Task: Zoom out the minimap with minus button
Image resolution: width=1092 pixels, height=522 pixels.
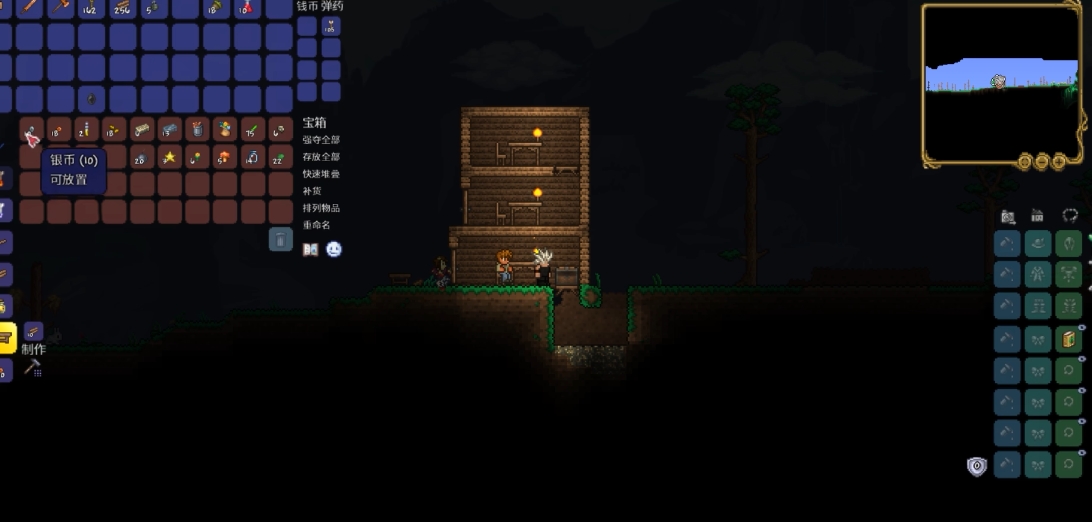Action: point(1041,162)
